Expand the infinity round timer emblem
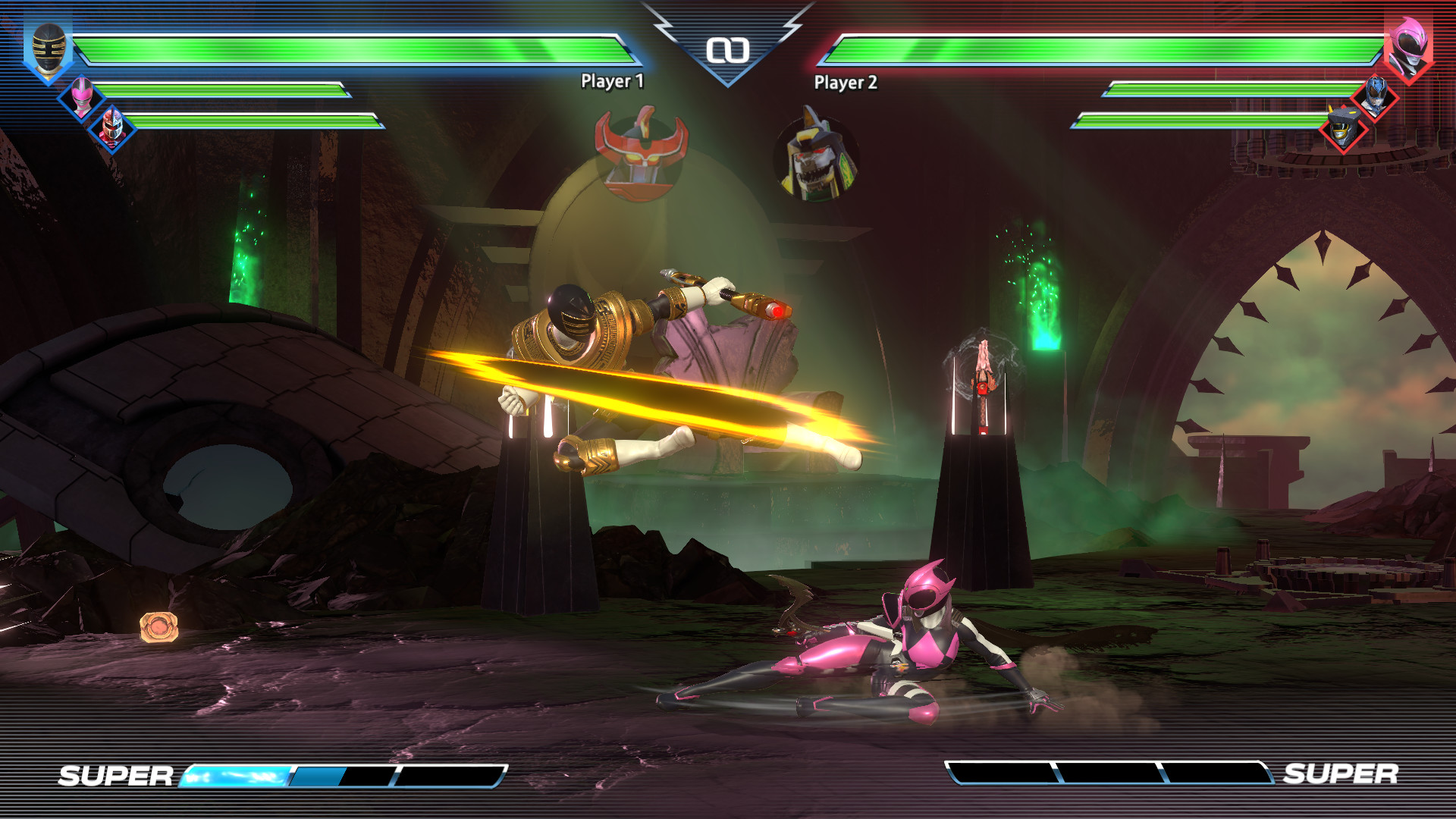Screen dimensions: 1456x819 point(728,49)
